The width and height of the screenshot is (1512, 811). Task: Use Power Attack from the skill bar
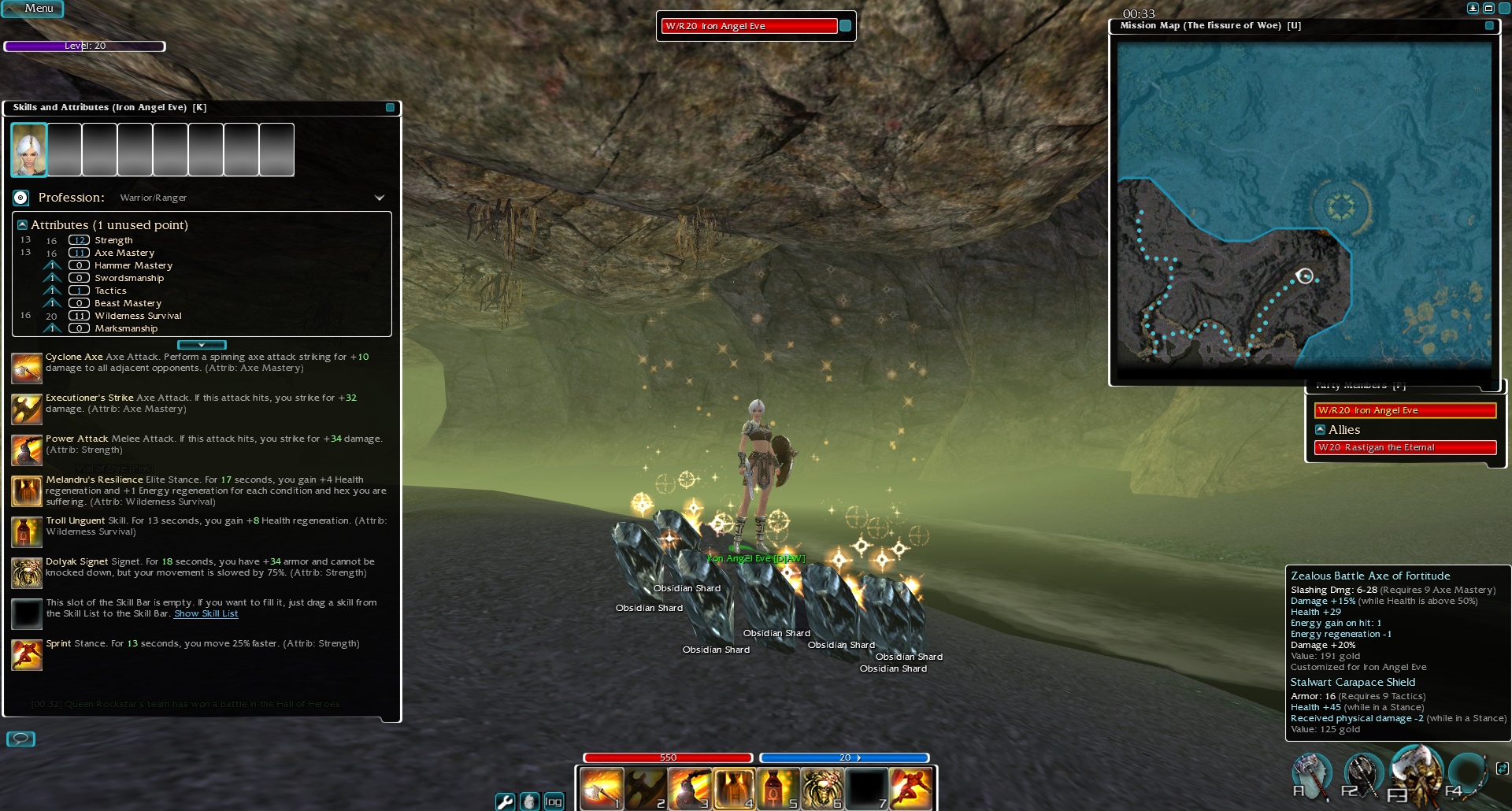tap(690, 787)
